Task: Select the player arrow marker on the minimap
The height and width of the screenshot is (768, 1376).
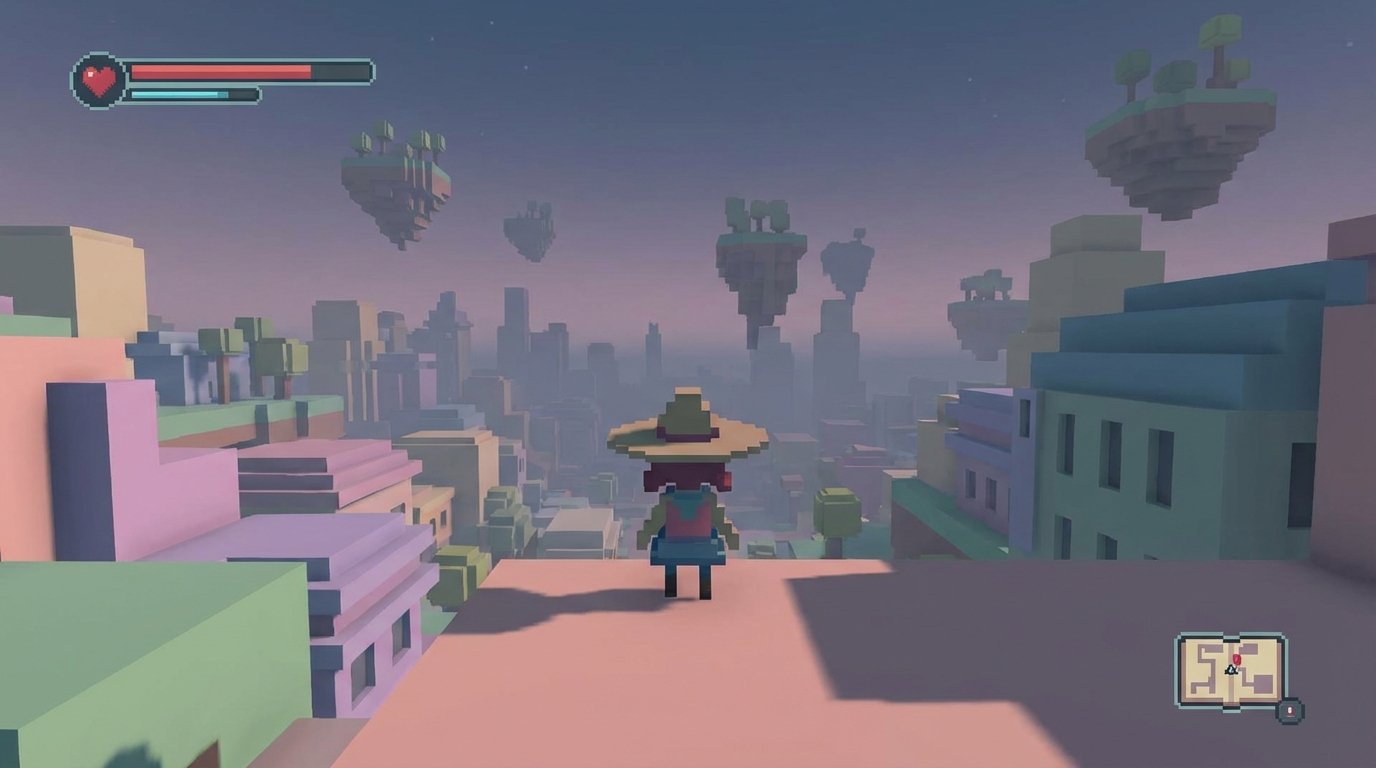Action: tap(1231, 670)
